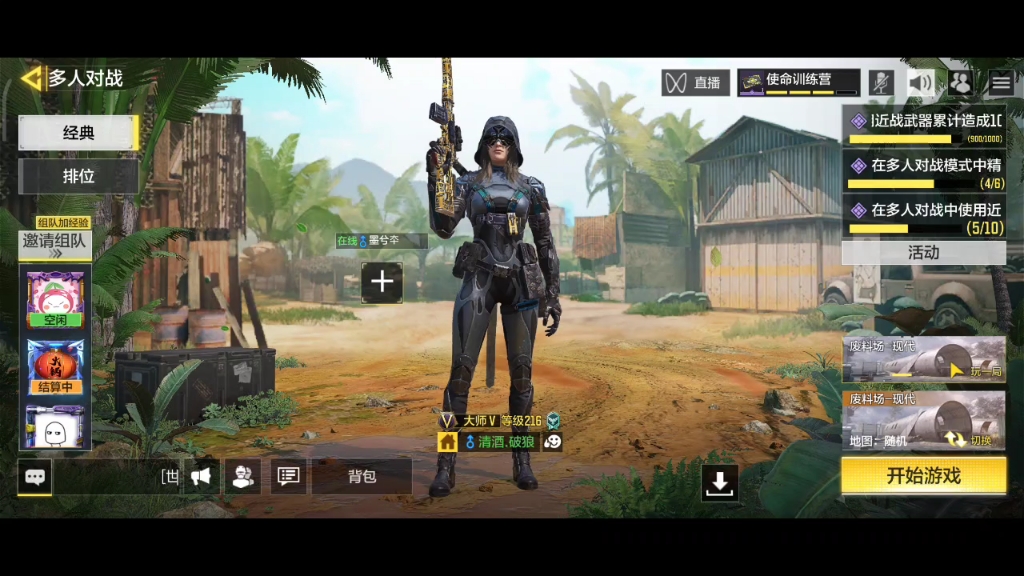Invite the friend with 空闲 status

pyautogui.click(x=55, y=299)
